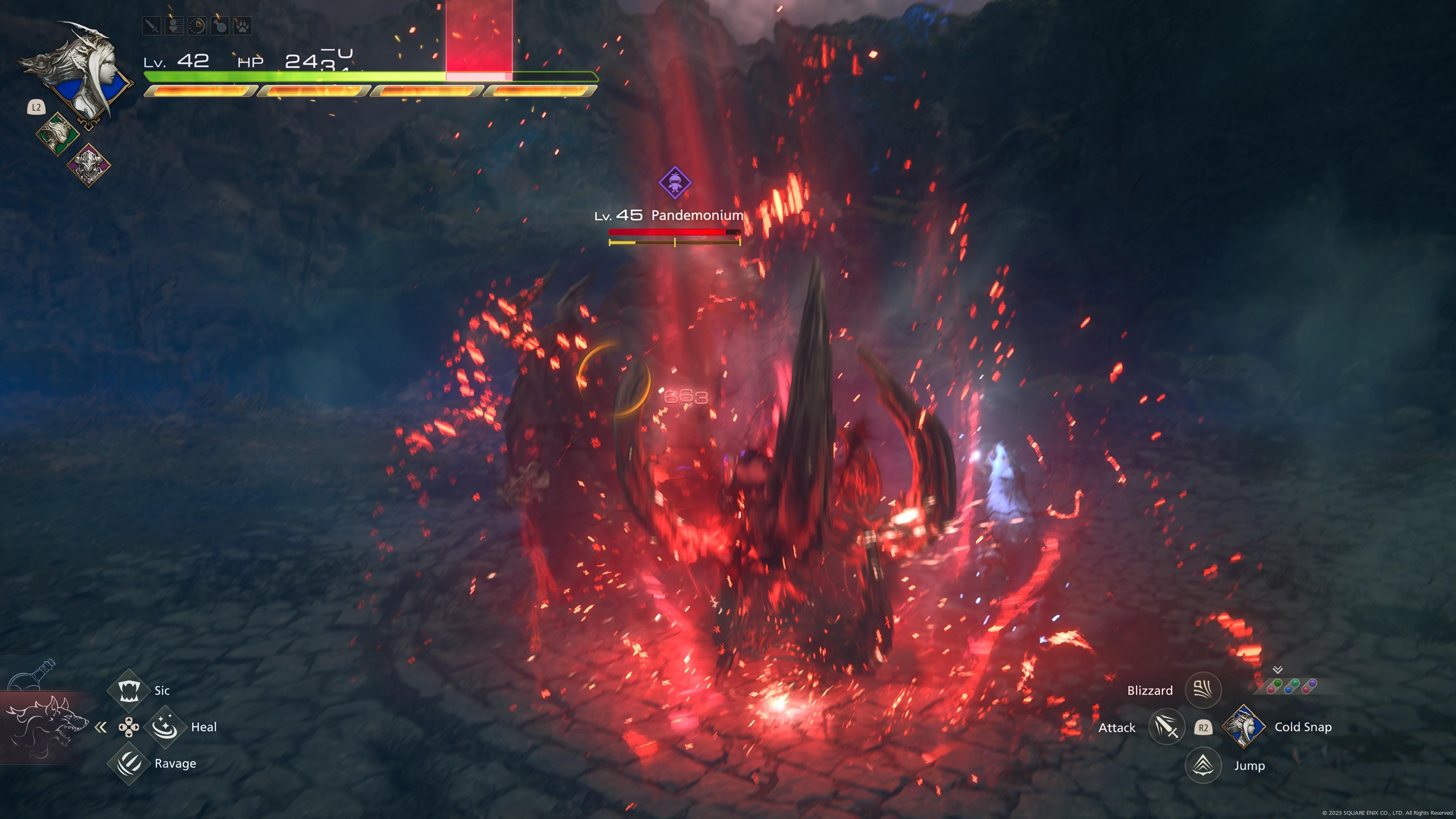Use Torgal's Sic command

[129, 690]
